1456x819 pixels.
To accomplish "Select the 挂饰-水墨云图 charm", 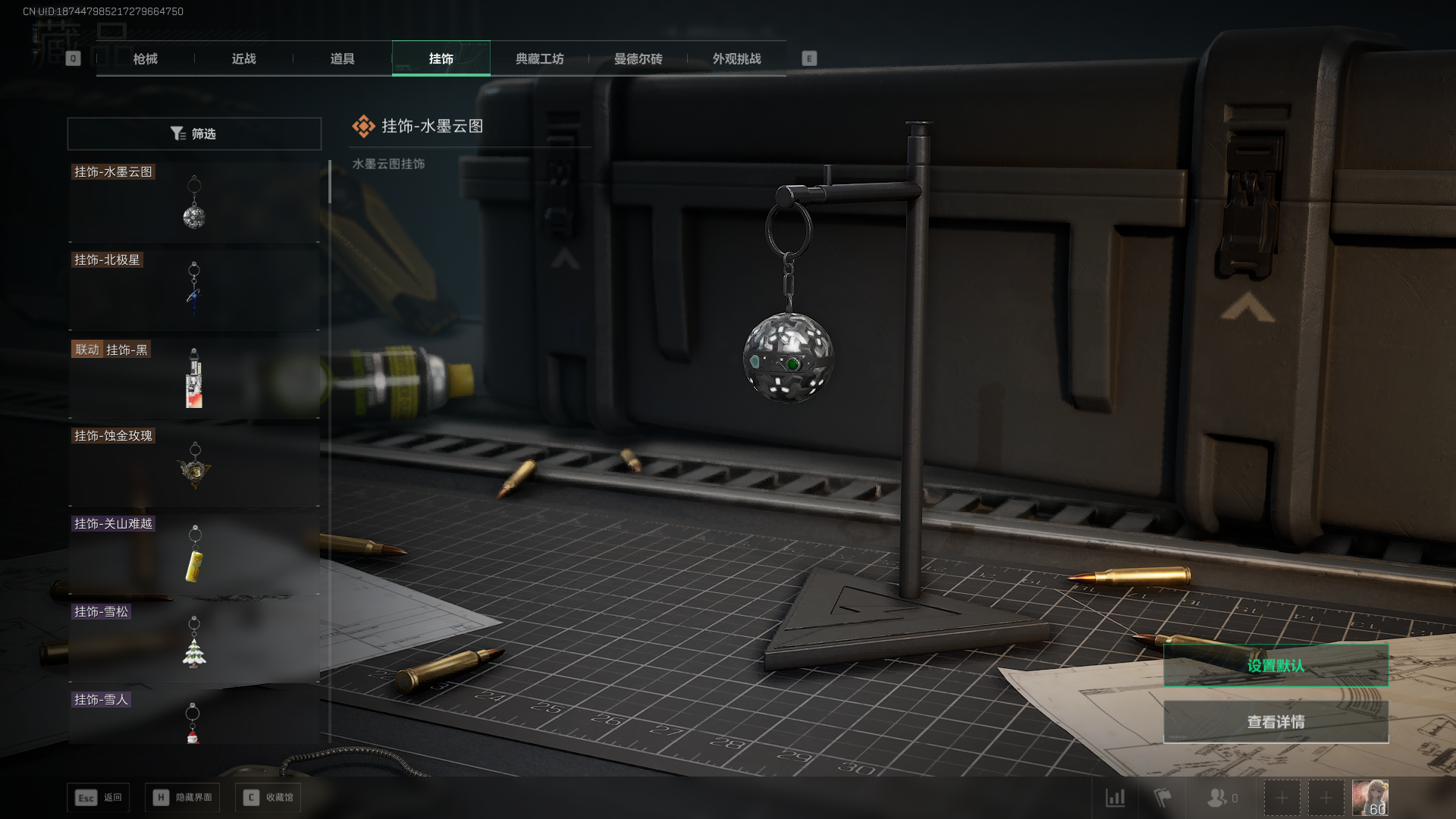I will click(194, 202).
